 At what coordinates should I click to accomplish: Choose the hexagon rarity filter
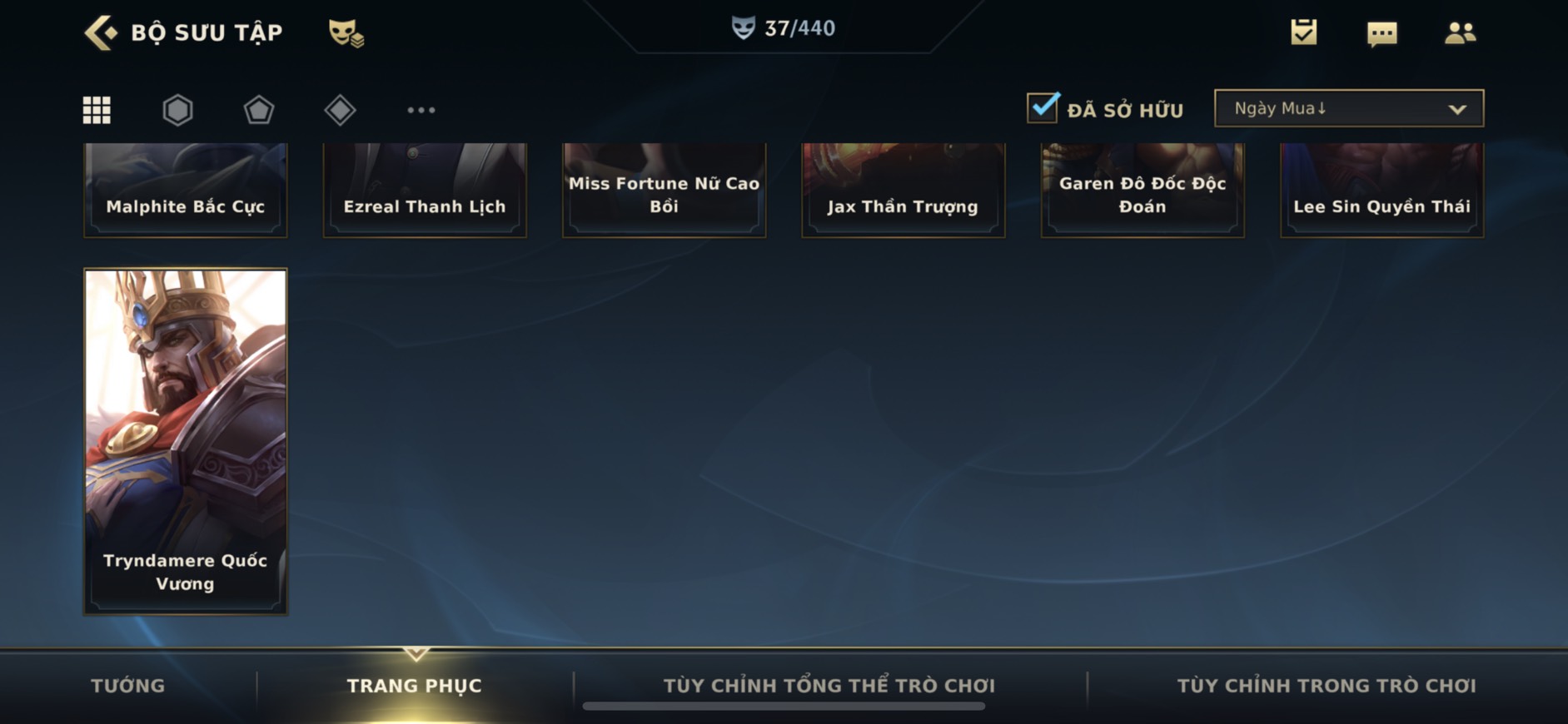pos(177,110)
